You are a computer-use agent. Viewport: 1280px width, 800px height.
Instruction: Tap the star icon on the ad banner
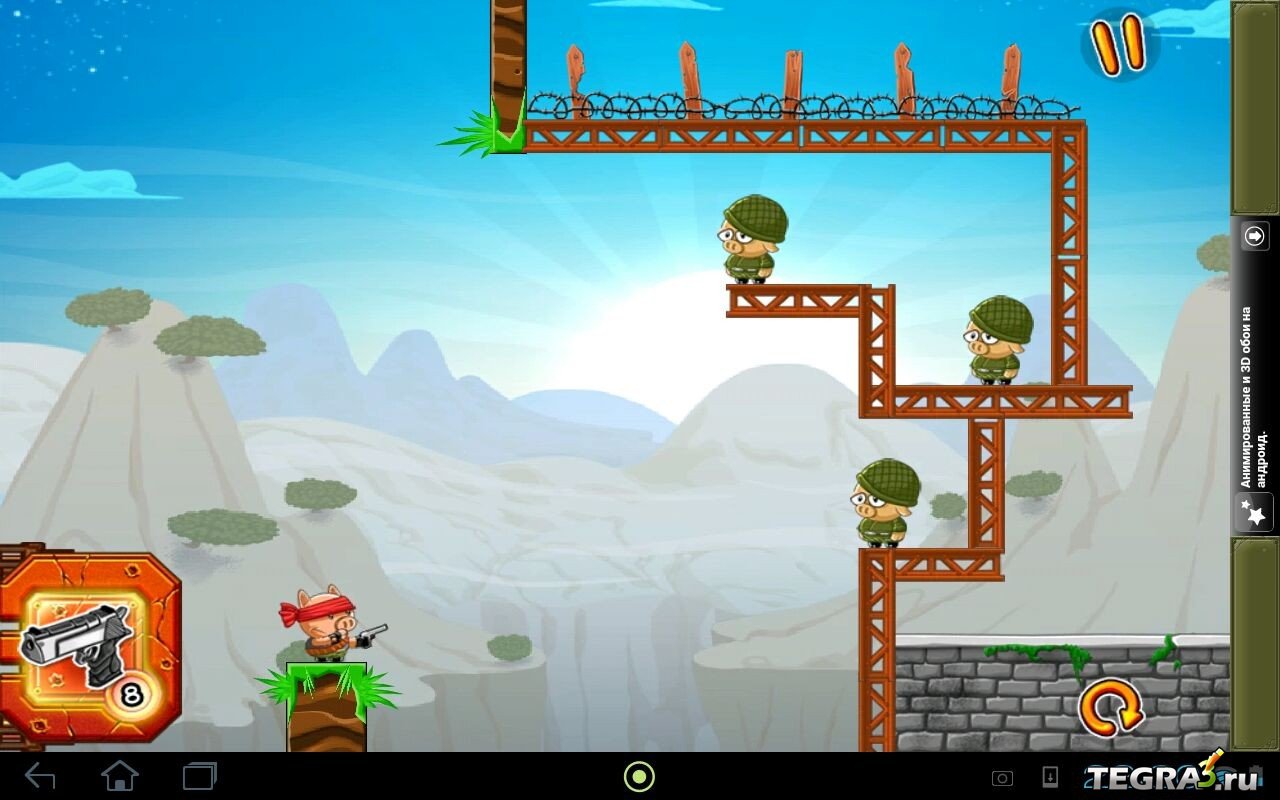(1254, 513)
